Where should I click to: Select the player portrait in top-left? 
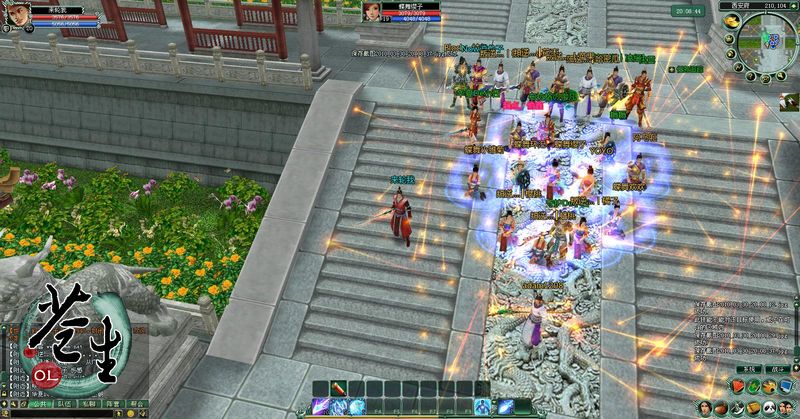coord(16,15)
